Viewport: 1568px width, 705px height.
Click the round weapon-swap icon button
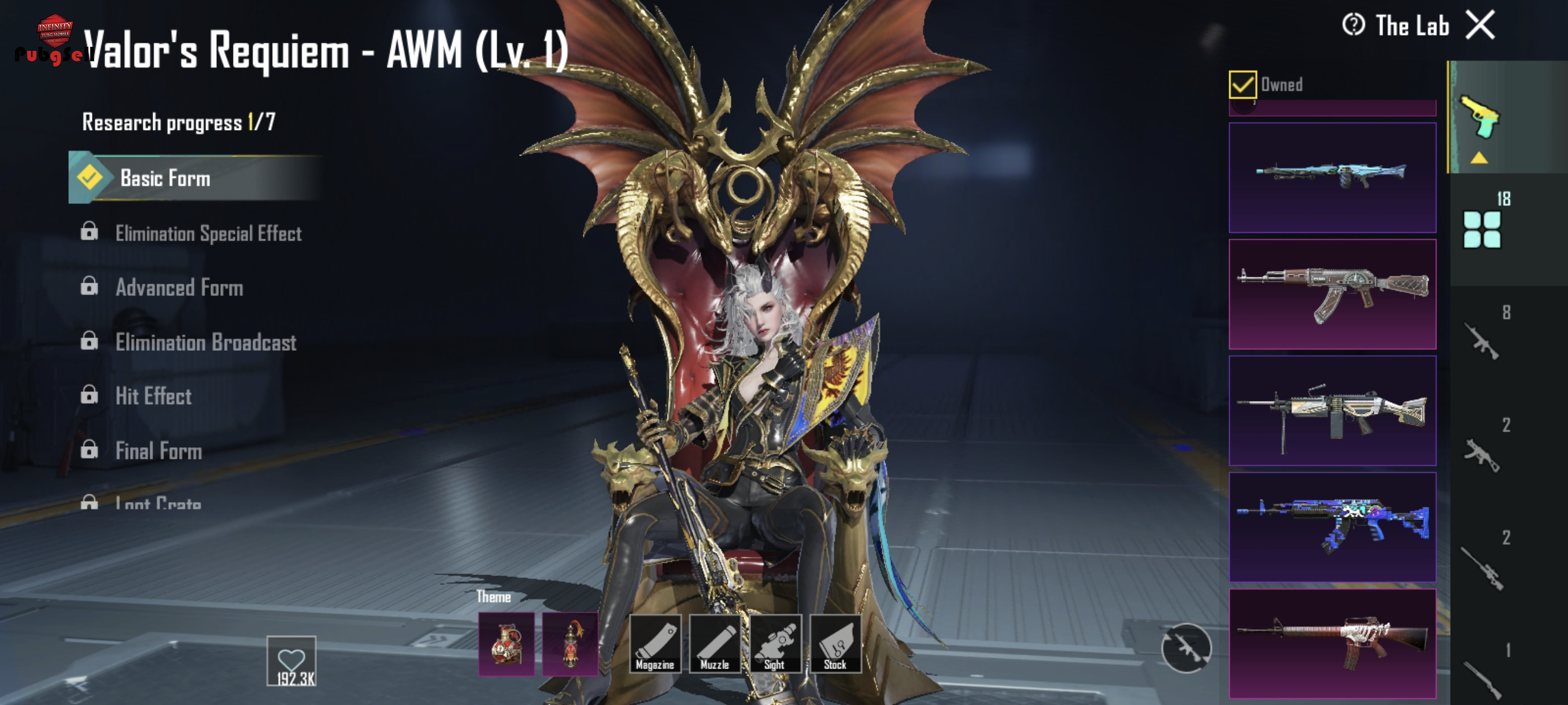click(x=1186, y=648)
